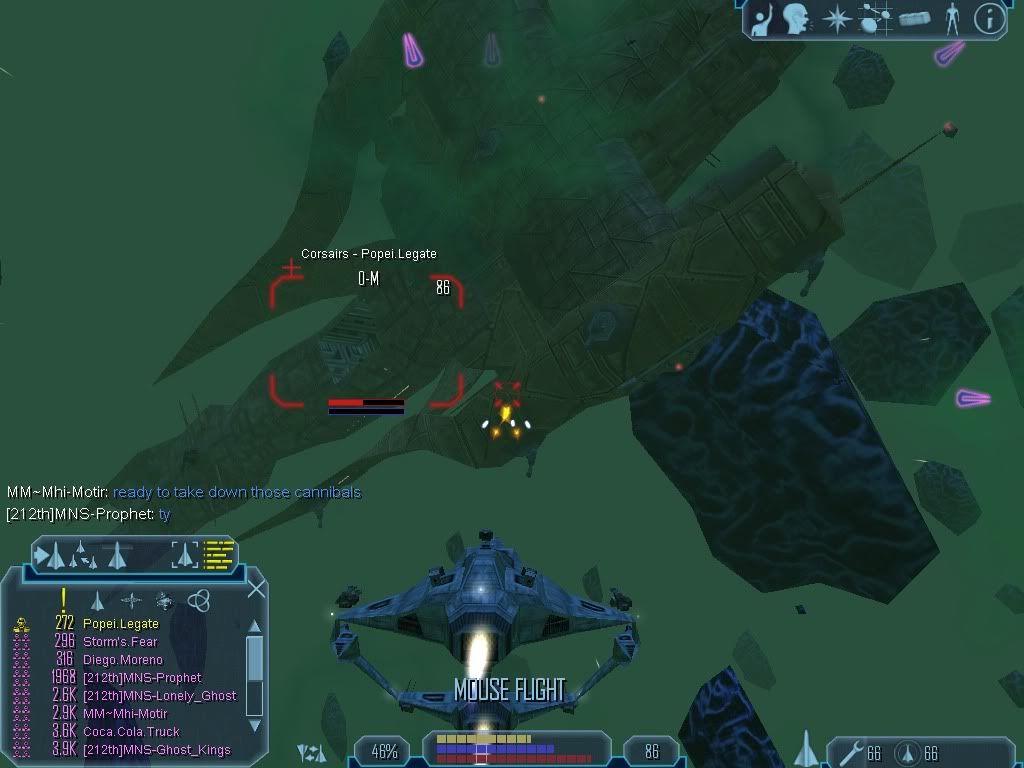This screenshot has height=768, width=1024.
Task: Select Popei.Legate in the contact list
Action: coord(120,624)
